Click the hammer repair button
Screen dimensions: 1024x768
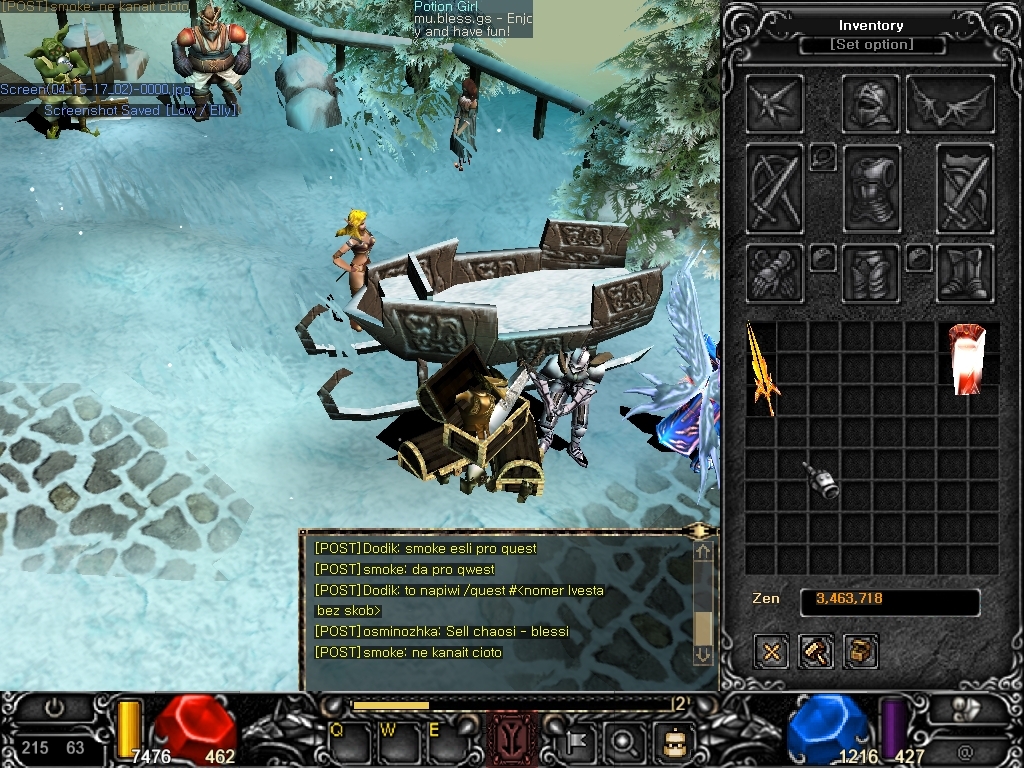pos(816,652)
